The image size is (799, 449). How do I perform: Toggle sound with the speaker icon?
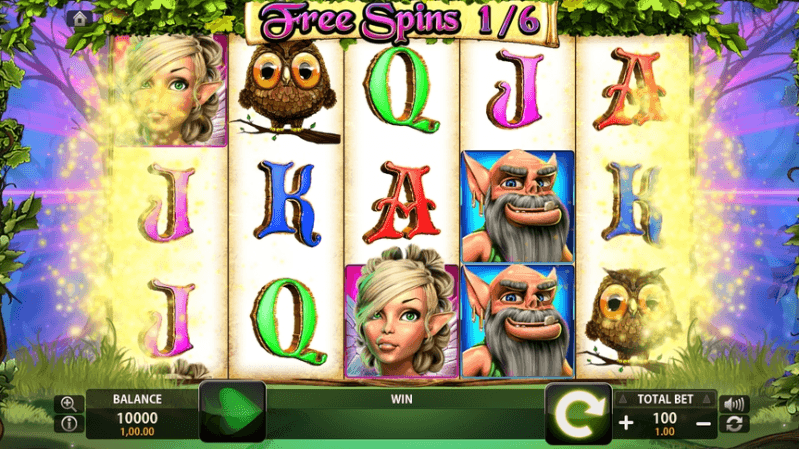coord(735,404)
